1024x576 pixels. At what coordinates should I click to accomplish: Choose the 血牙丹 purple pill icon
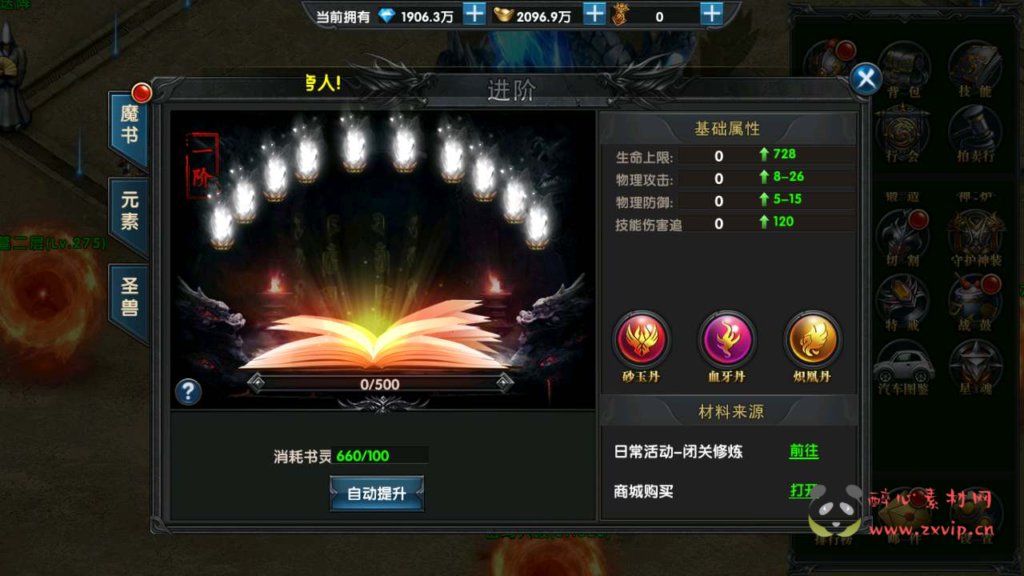[727, 339]
